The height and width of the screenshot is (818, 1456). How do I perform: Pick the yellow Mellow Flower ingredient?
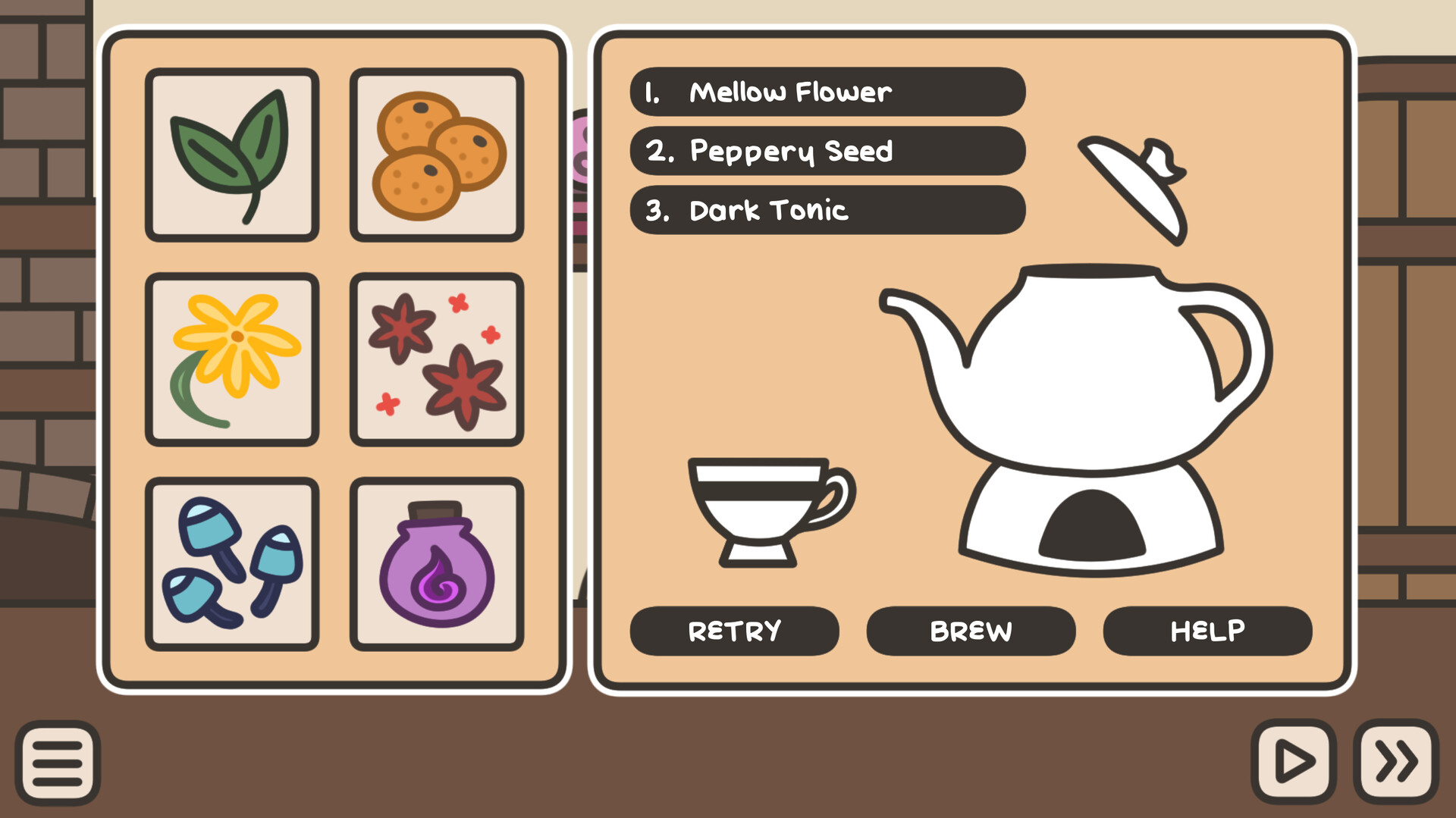click(231, 358)
